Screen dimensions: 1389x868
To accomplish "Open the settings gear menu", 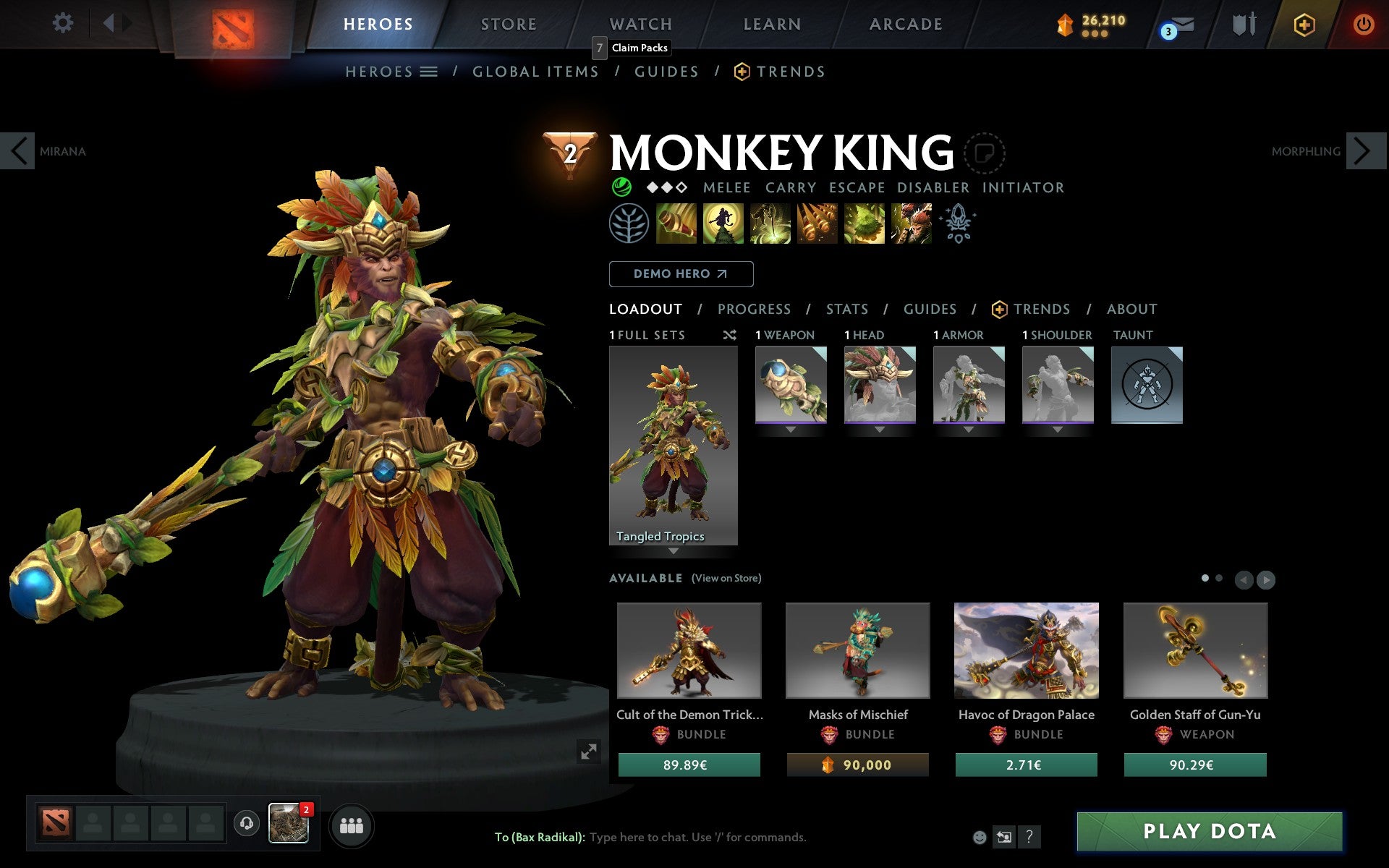I will tap(64, 23).
